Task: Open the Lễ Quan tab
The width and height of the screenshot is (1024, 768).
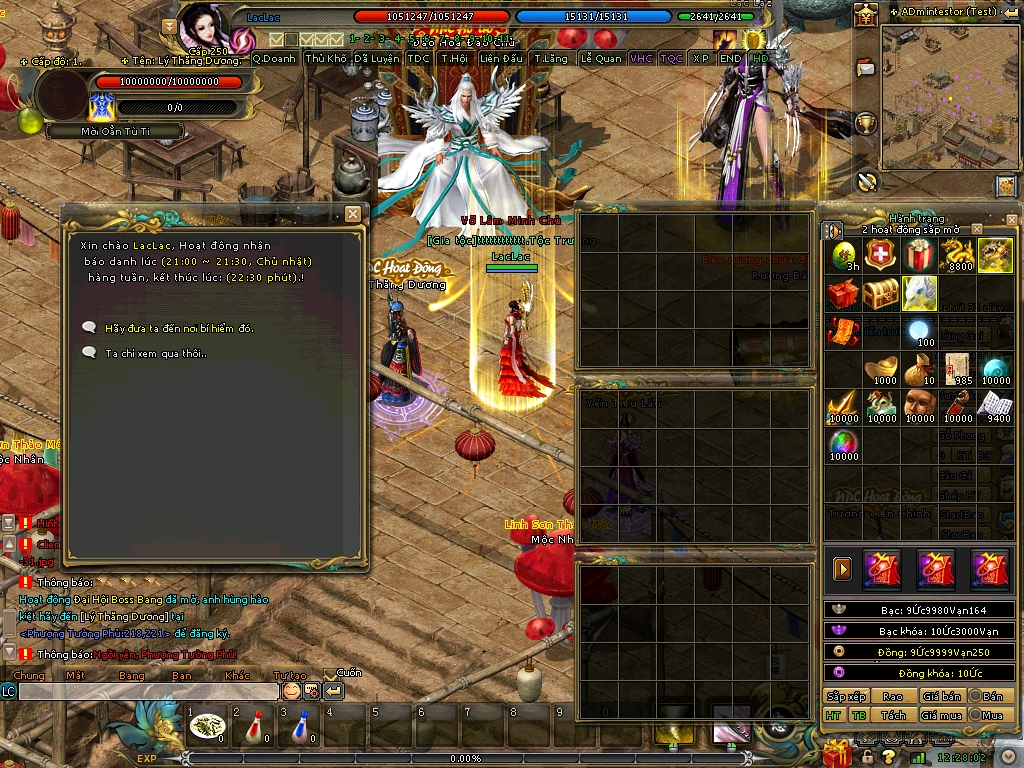Action: (601, 59)
